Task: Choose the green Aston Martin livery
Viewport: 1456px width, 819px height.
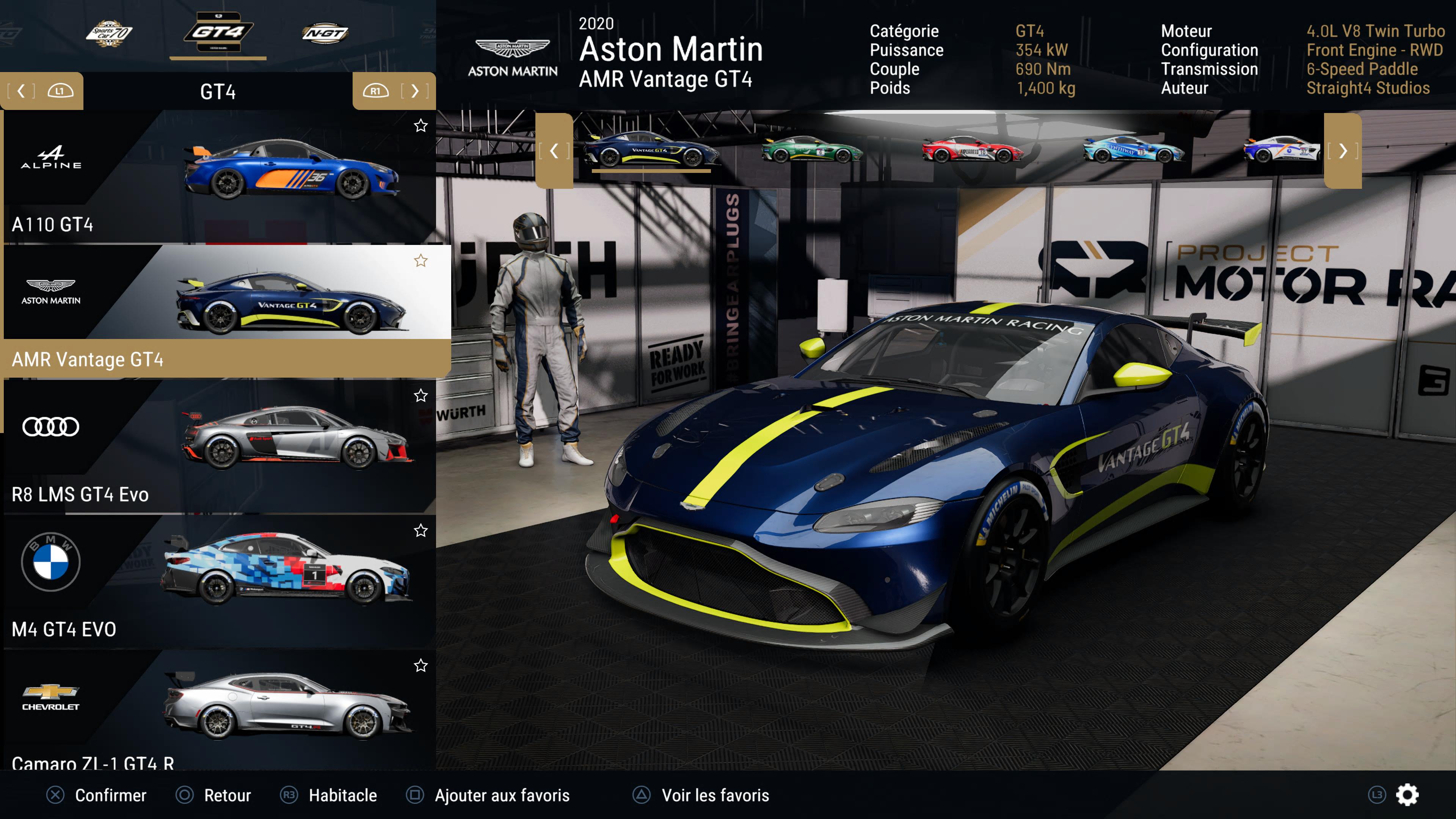Action: point(812,150)
